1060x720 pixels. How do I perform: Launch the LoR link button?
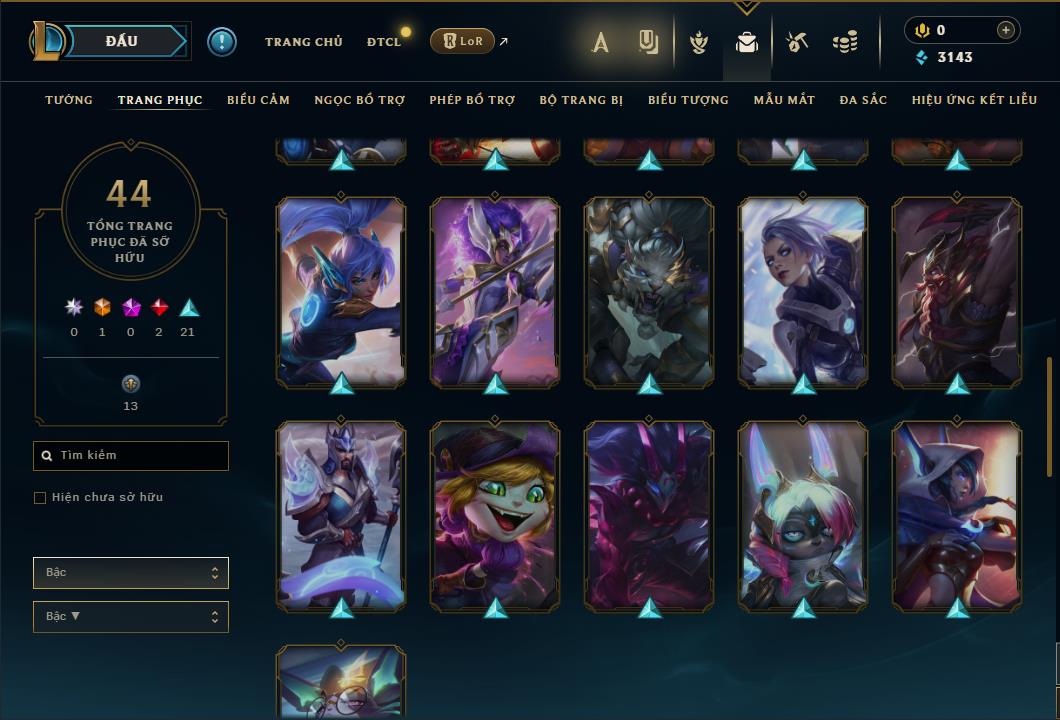462,41
